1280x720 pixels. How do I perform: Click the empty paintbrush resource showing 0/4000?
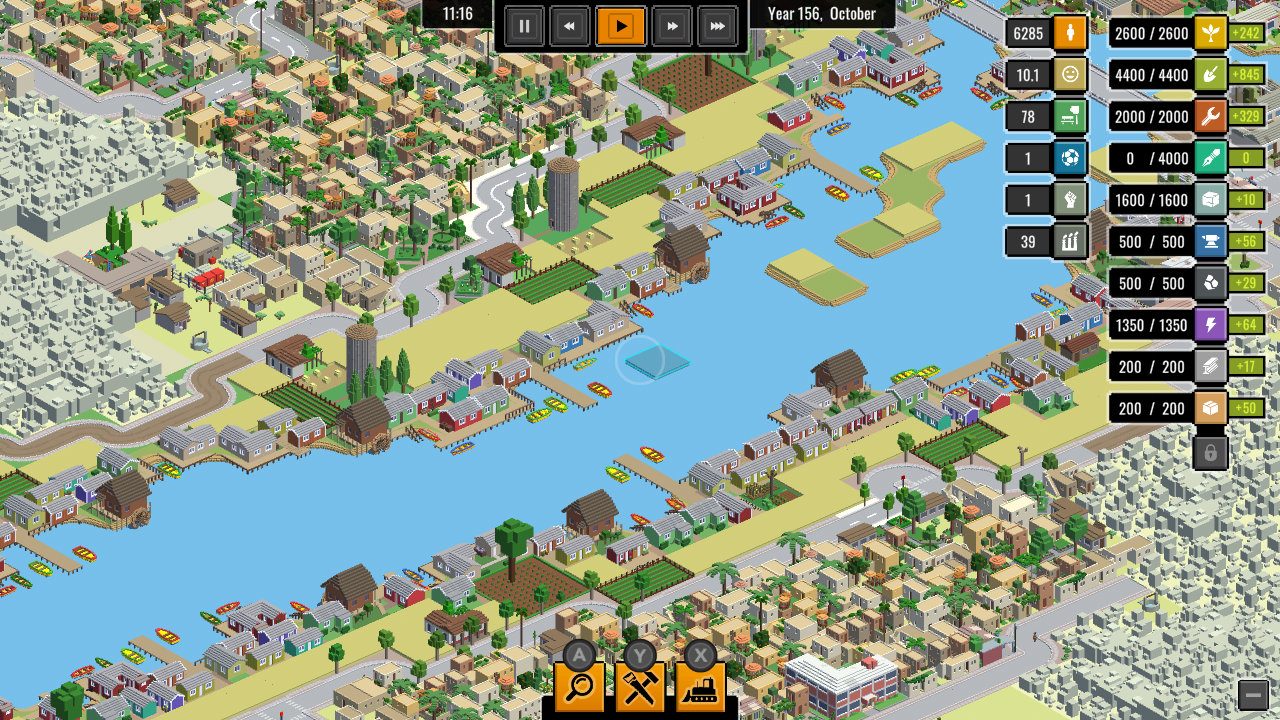pos(1210,158)
